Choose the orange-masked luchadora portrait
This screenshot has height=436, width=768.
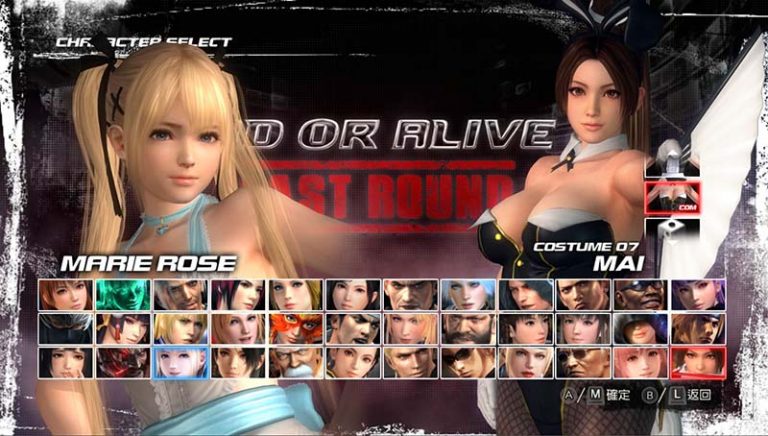(295, 328)
